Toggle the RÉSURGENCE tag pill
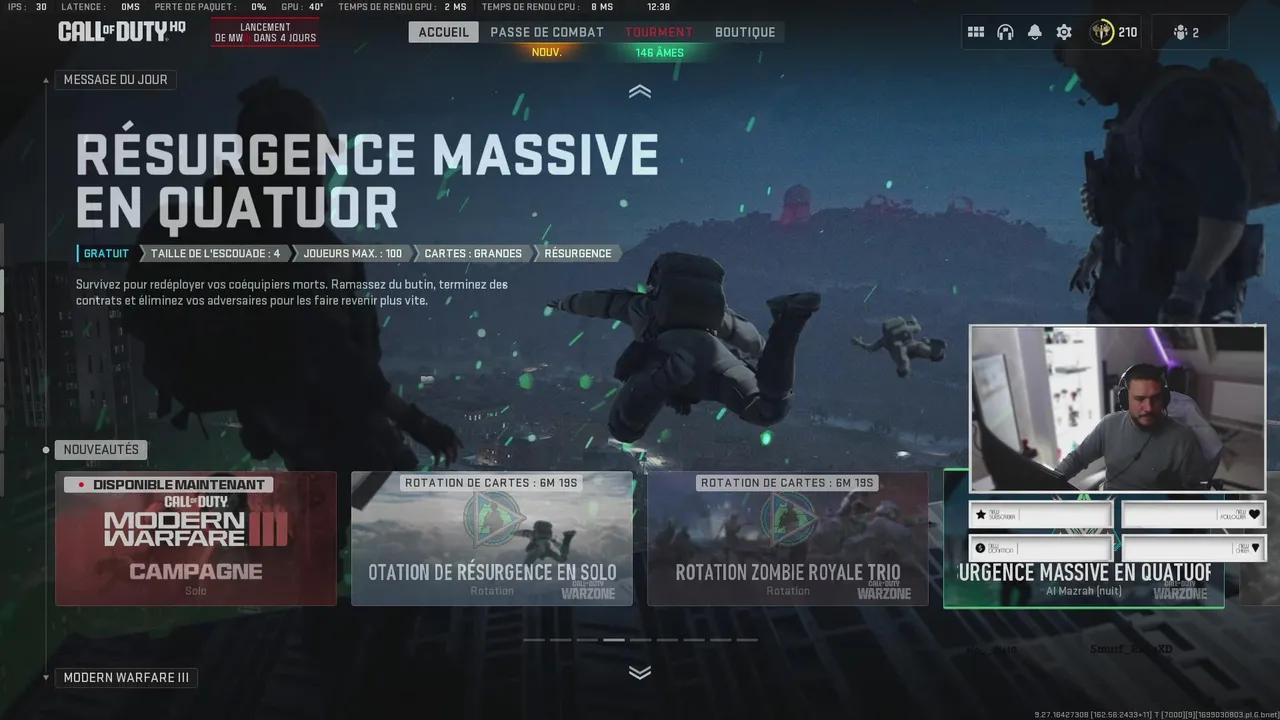The width and height of the screenshot is (1280, 720). coord(577,253)
